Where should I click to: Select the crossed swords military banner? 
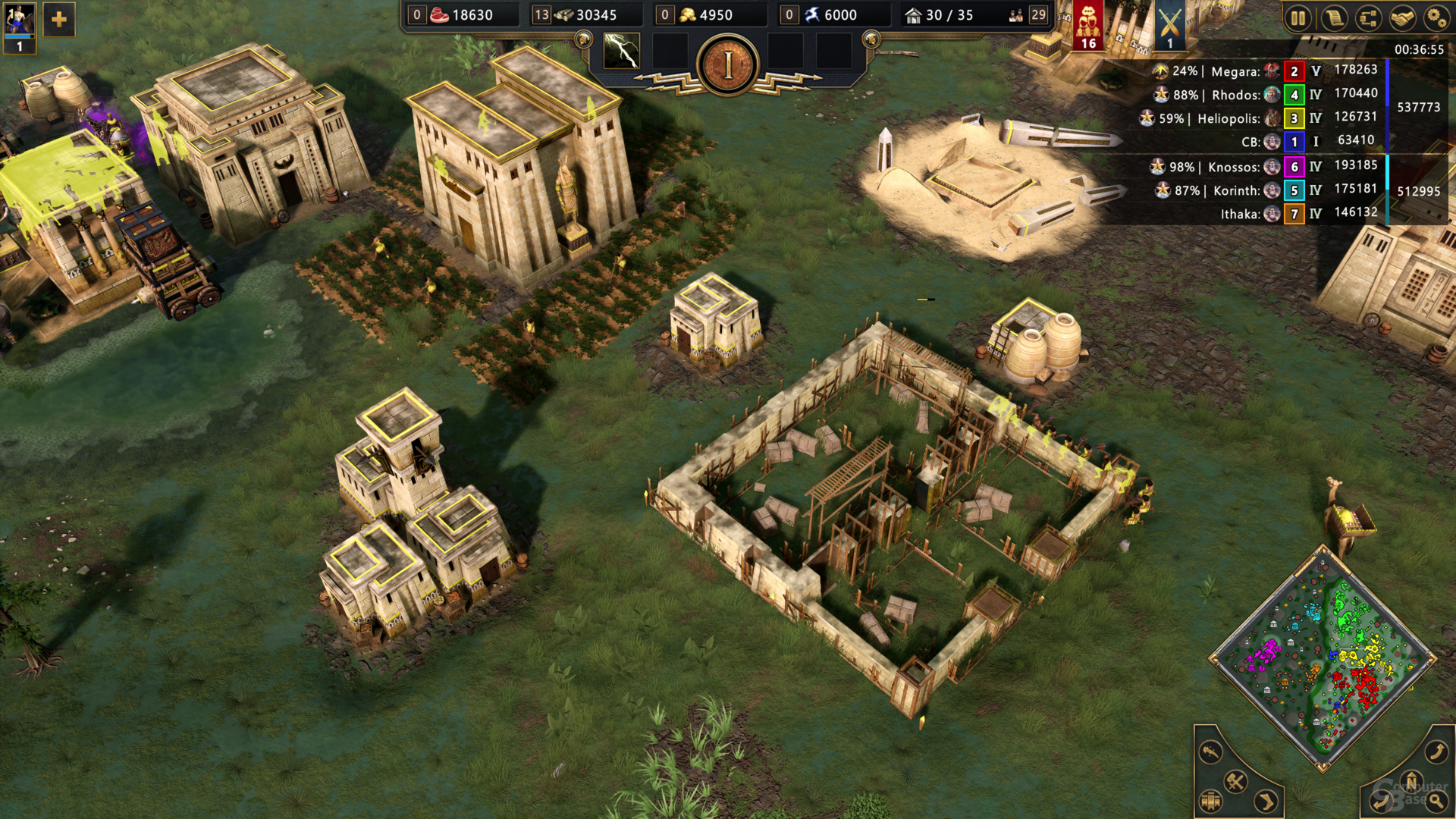1169,25
